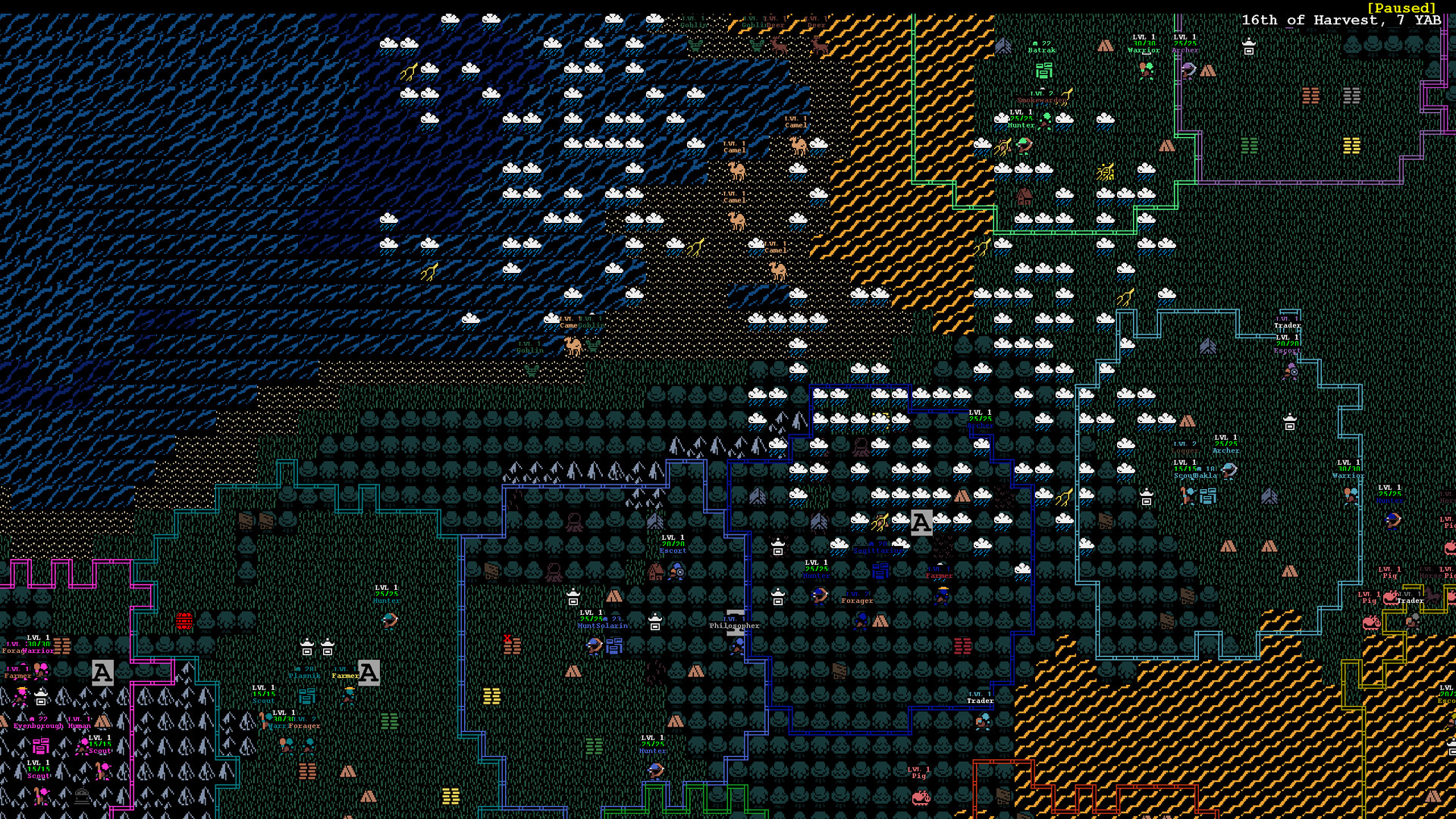This screenshot has width=1456, height=819.
Task: Select the Farmer labeled in yellow text
Action: (x=346, y=675)
